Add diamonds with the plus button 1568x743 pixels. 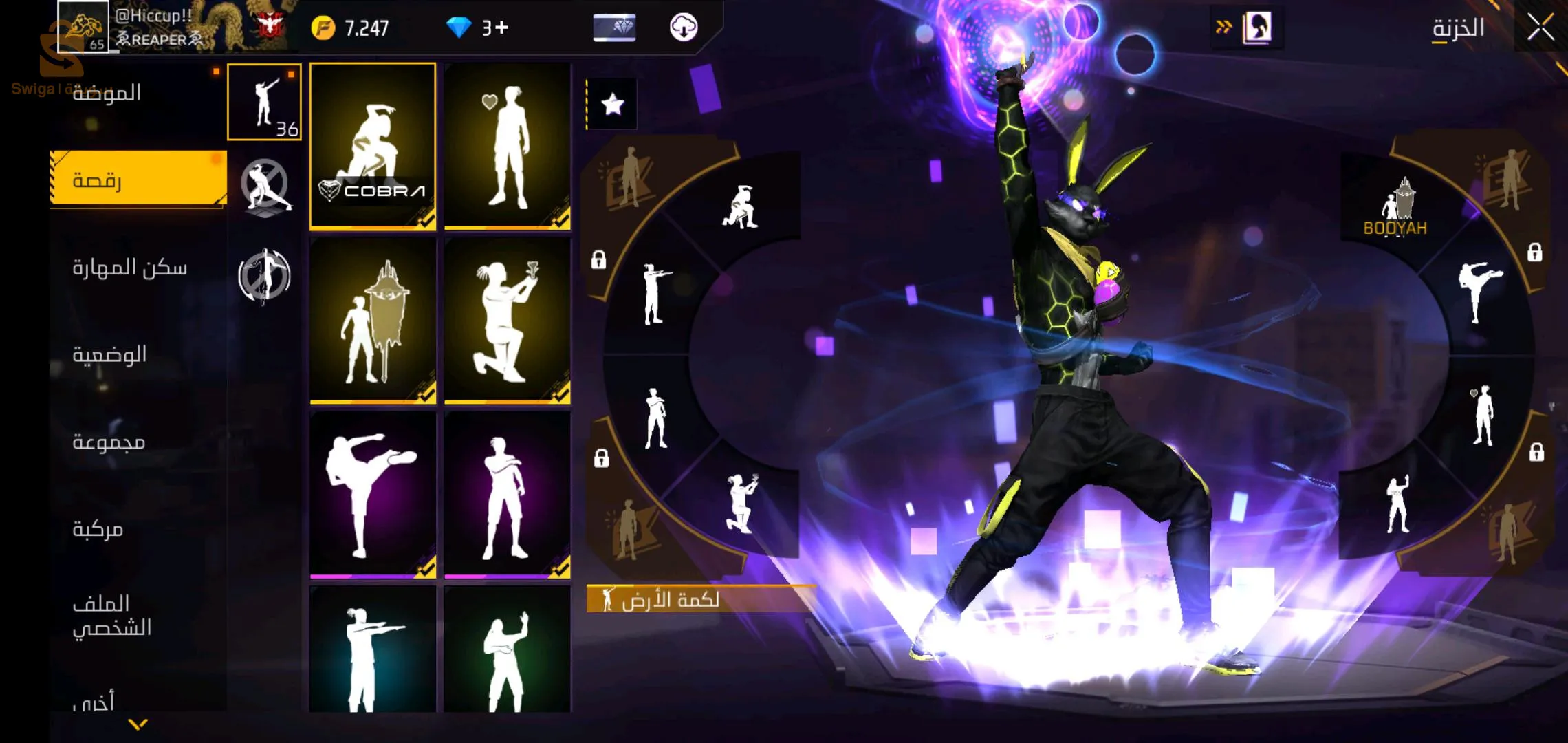coord(502,28)
